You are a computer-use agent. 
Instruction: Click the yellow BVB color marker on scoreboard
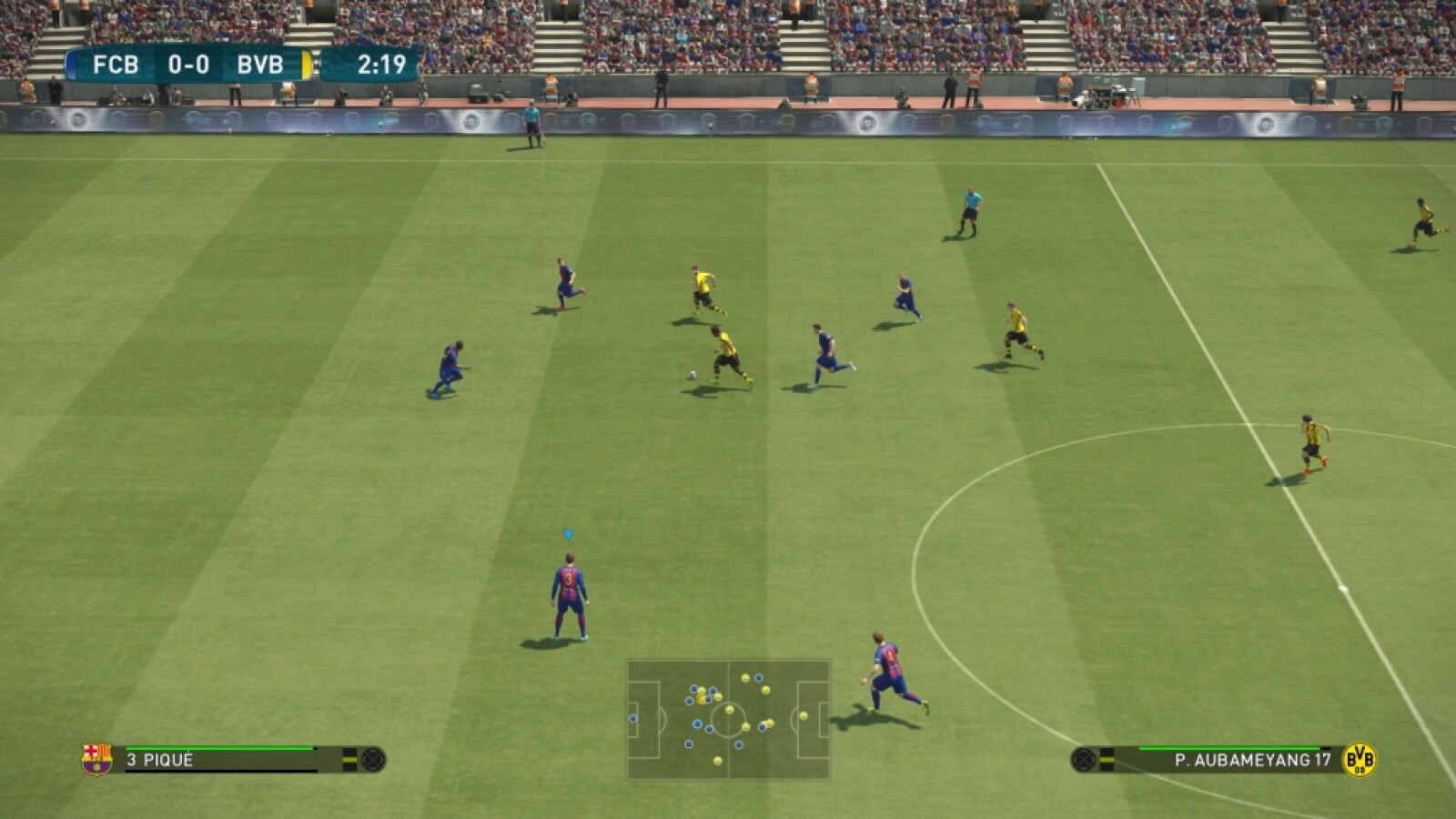(x=308, y=65)
